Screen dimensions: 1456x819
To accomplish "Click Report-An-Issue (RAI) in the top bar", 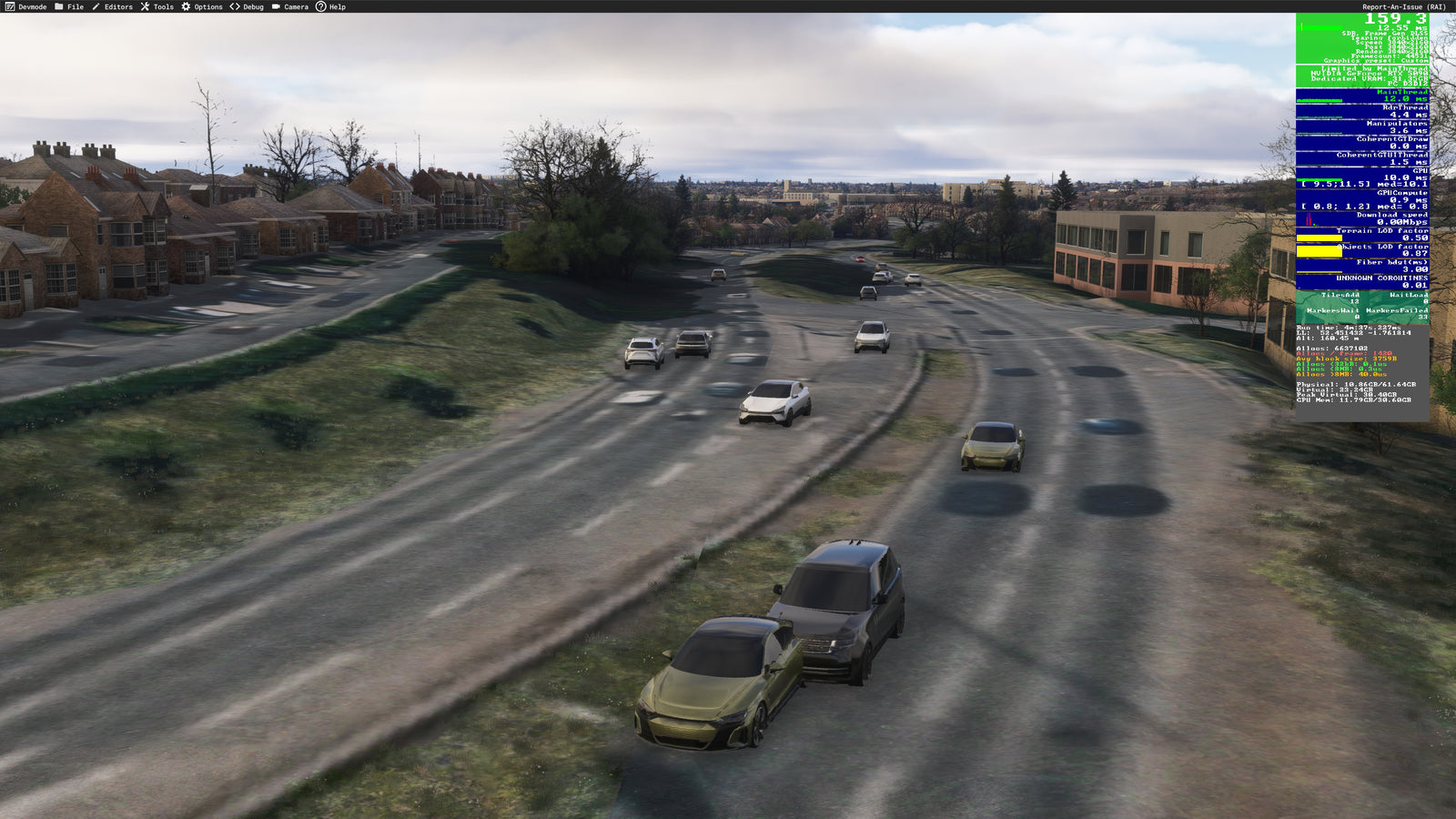I will (x=1403, y=6).
